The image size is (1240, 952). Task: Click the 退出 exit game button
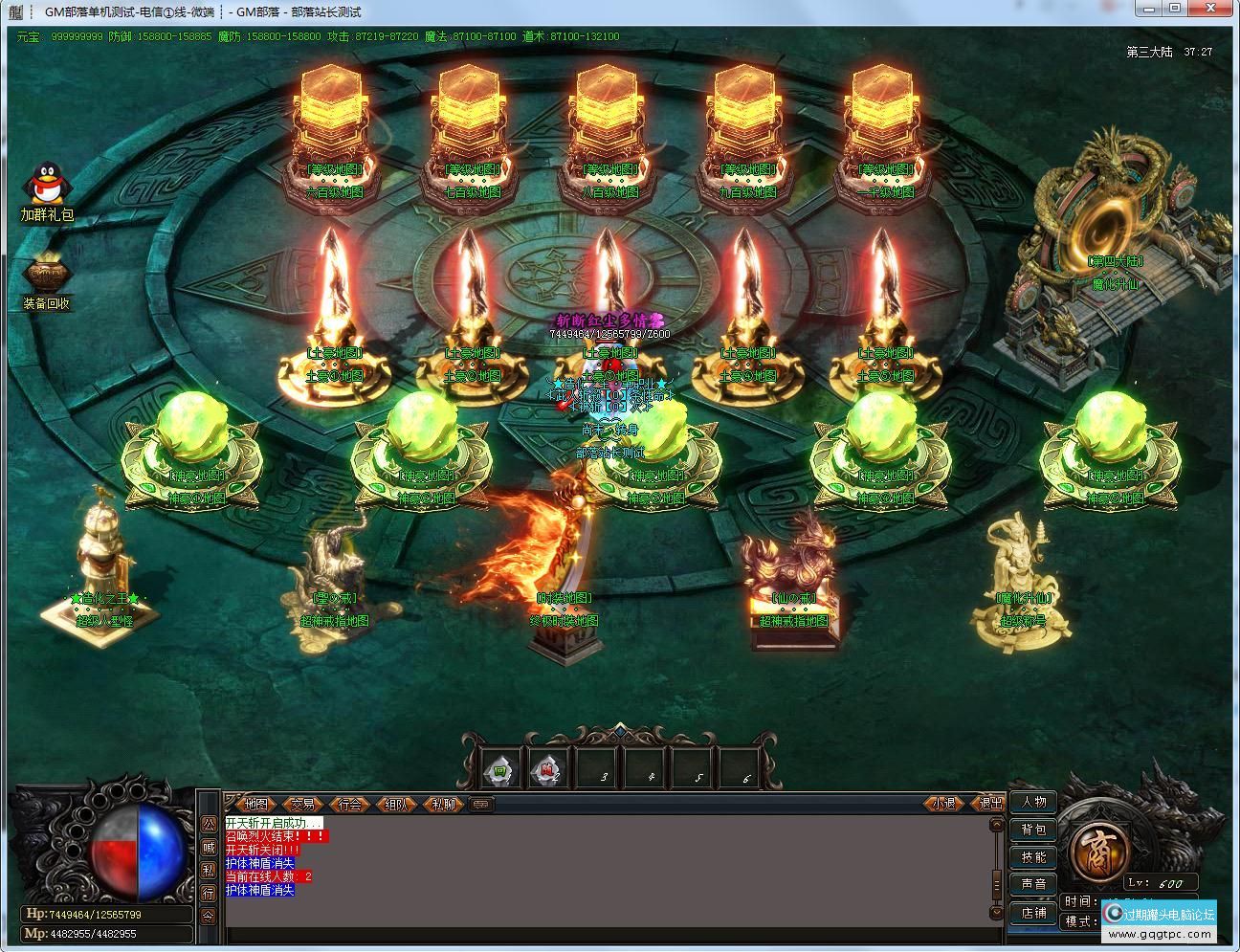click(988, 804)
